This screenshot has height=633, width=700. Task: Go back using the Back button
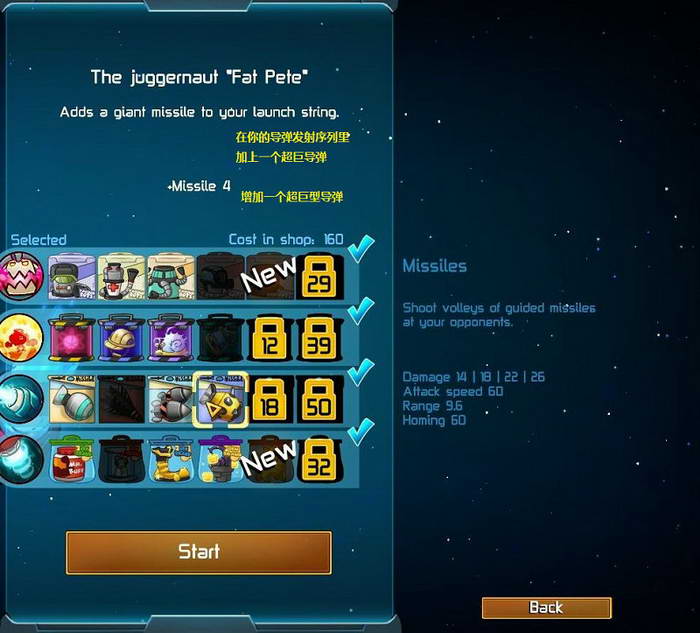[x=546, y=607]
